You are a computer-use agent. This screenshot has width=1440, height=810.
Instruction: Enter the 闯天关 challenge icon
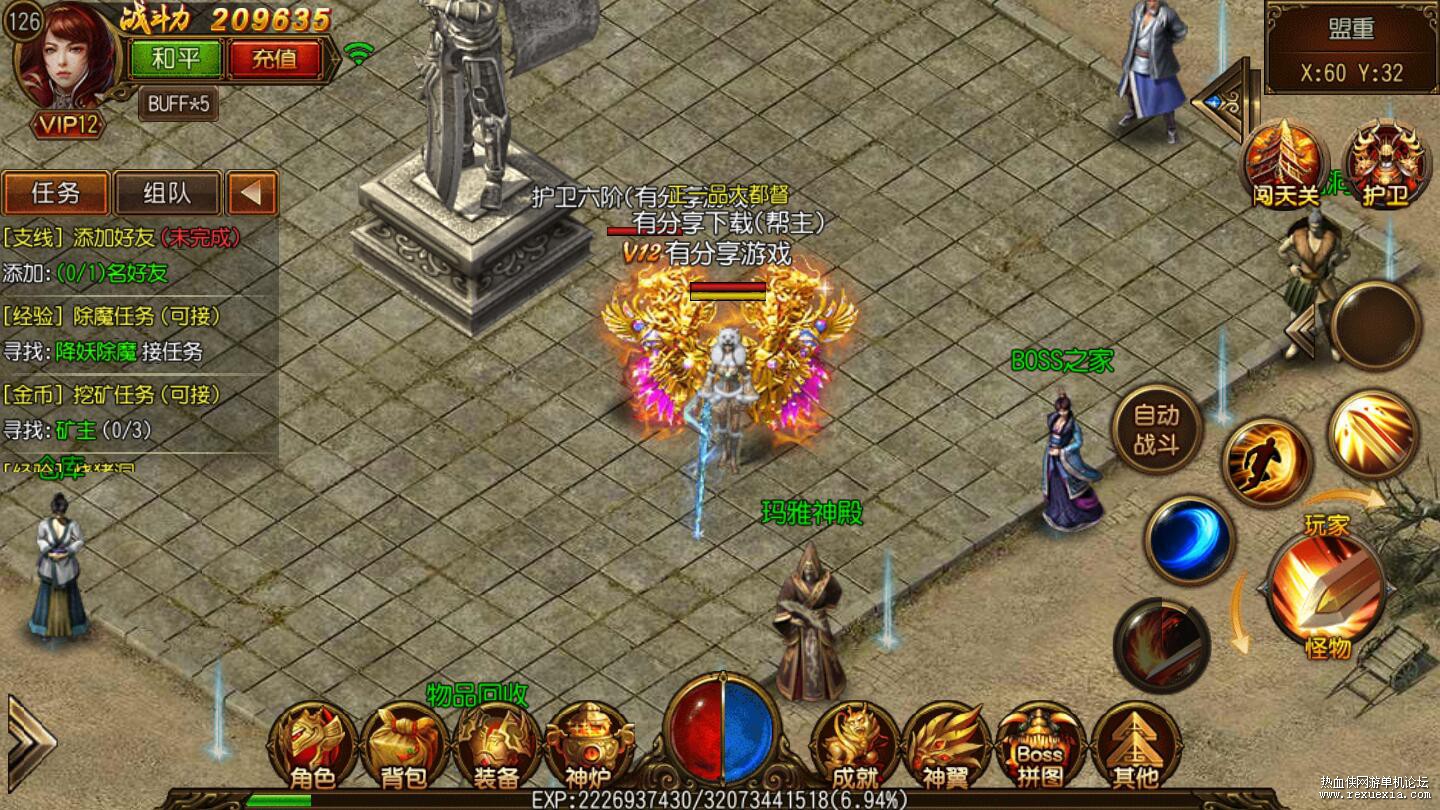tap(1285, 162)
